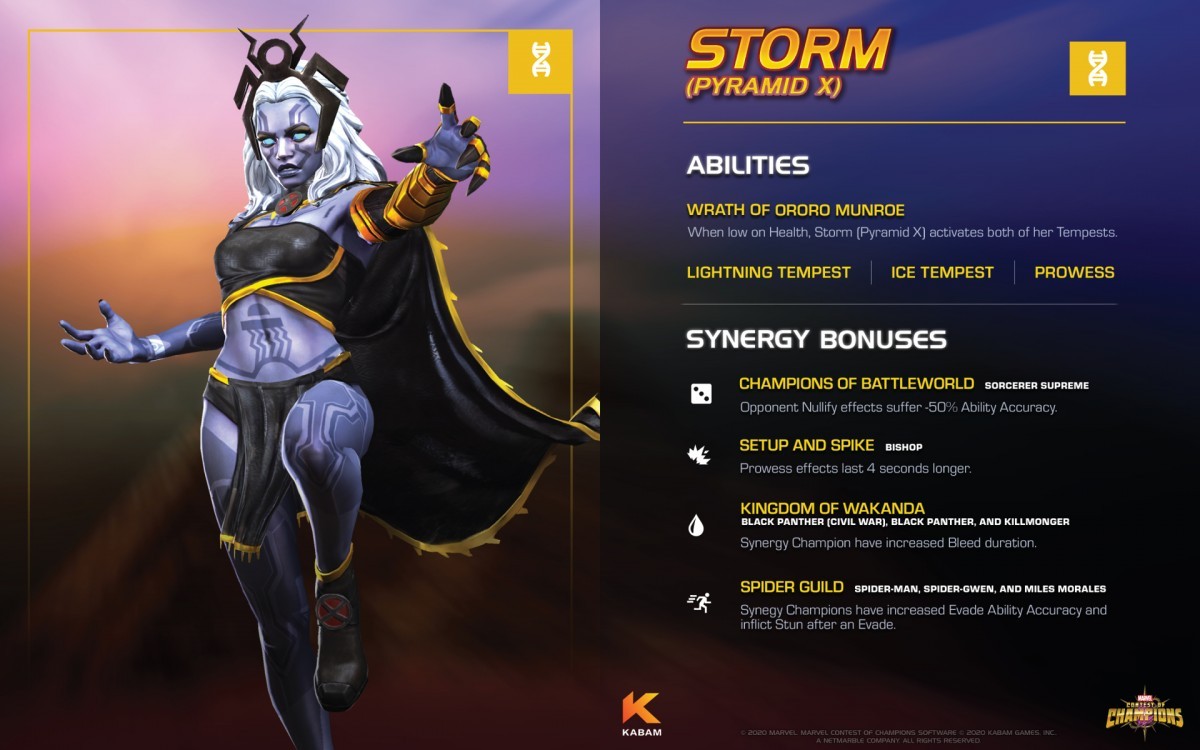
Task: Select the Lightning Tempest ability
Action: pos(768,272)
